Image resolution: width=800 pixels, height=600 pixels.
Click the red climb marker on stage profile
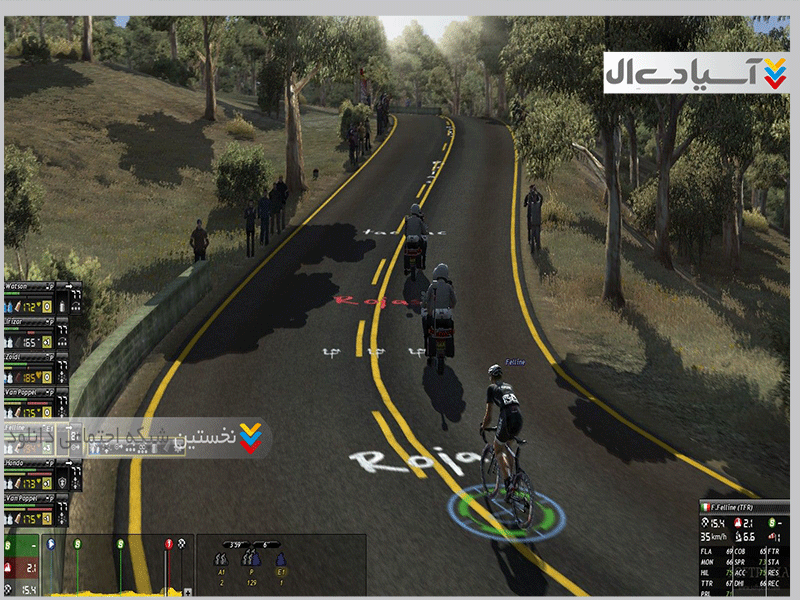pos(169,544)
